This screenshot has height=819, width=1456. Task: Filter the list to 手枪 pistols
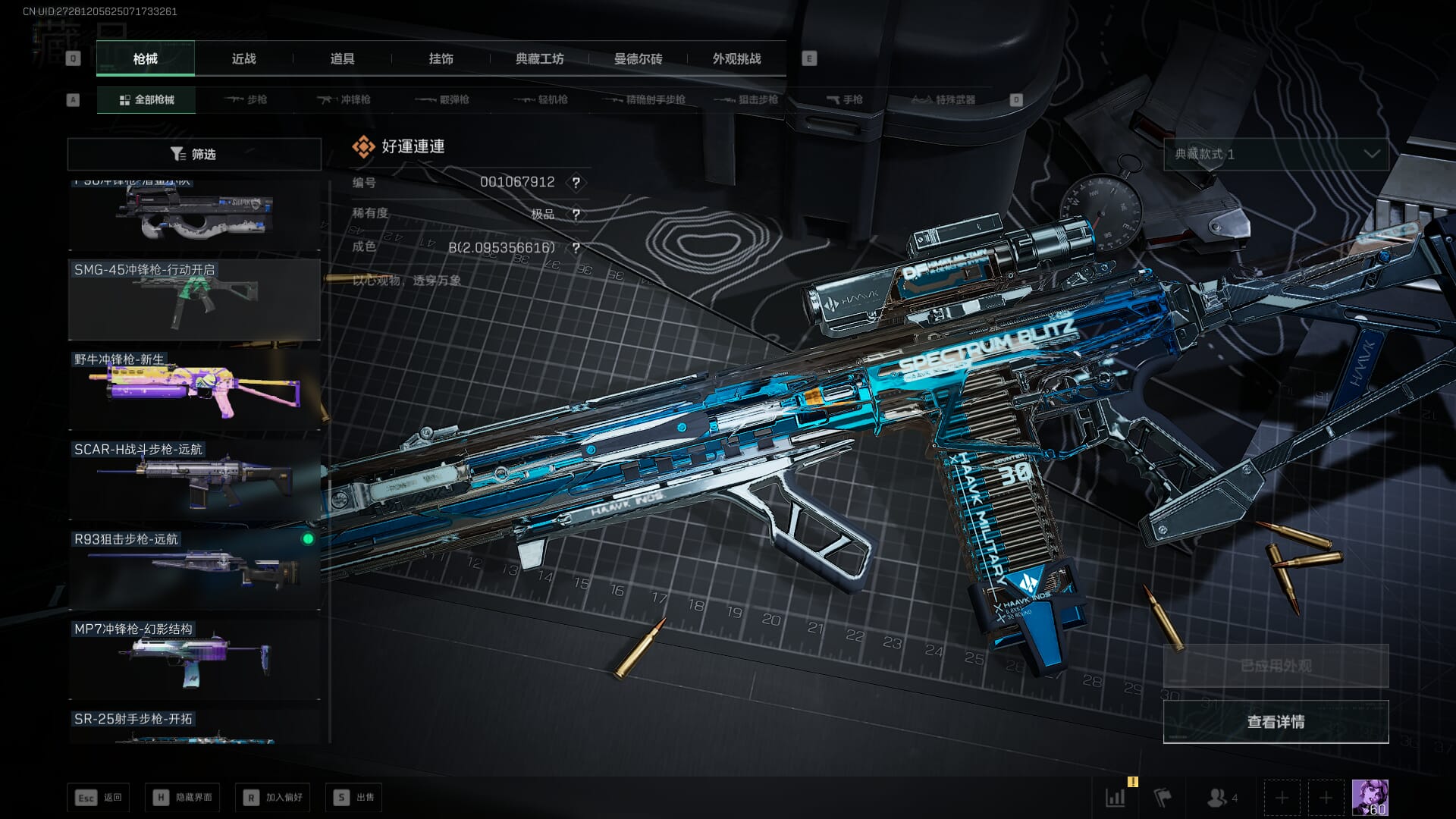coord(845,99)
